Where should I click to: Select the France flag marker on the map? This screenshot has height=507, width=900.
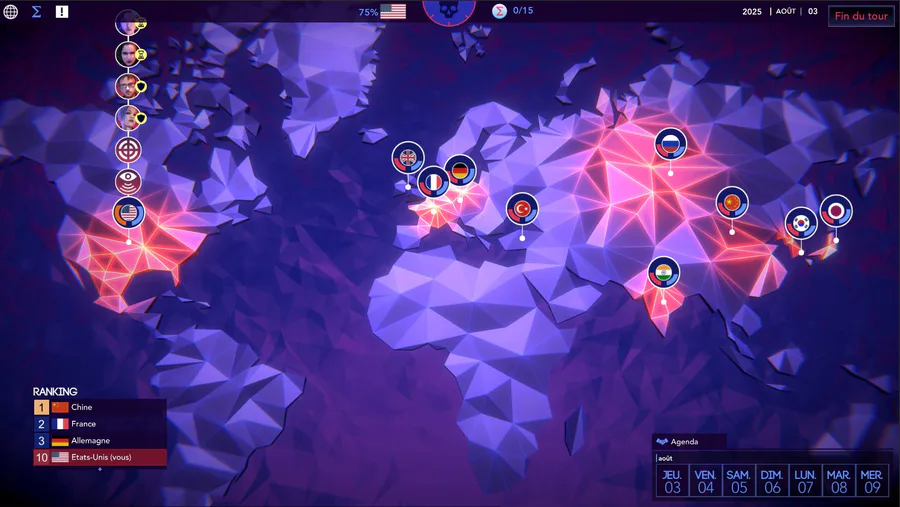coord(434,182)
